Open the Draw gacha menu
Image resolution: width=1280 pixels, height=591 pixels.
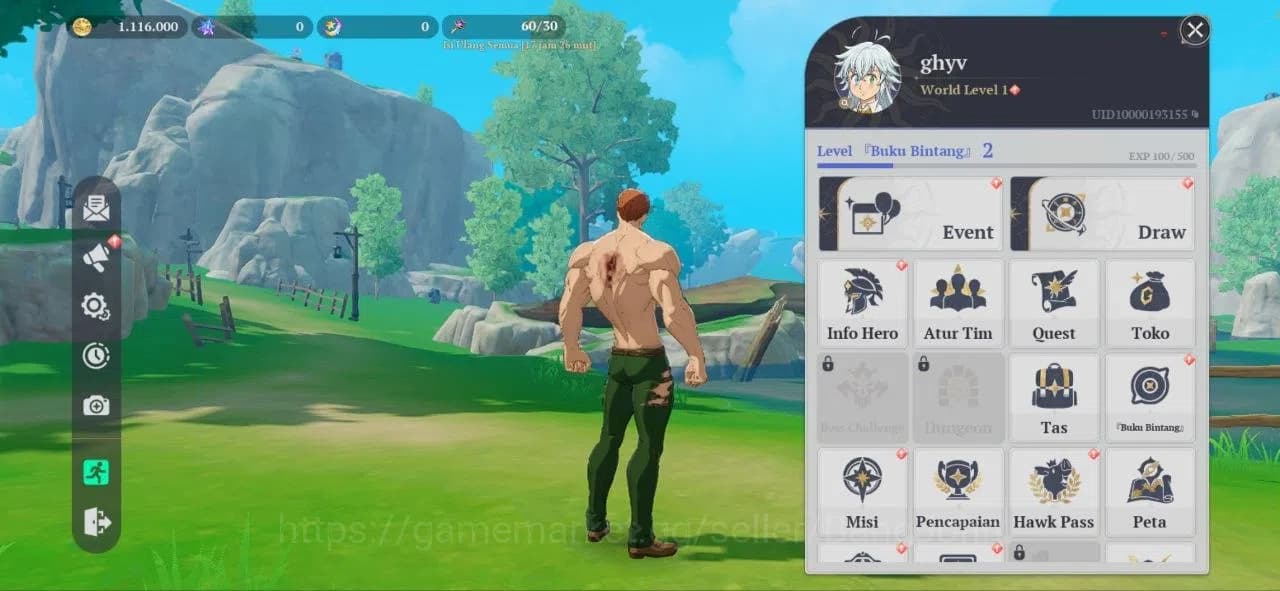[x=1102, y=214]
